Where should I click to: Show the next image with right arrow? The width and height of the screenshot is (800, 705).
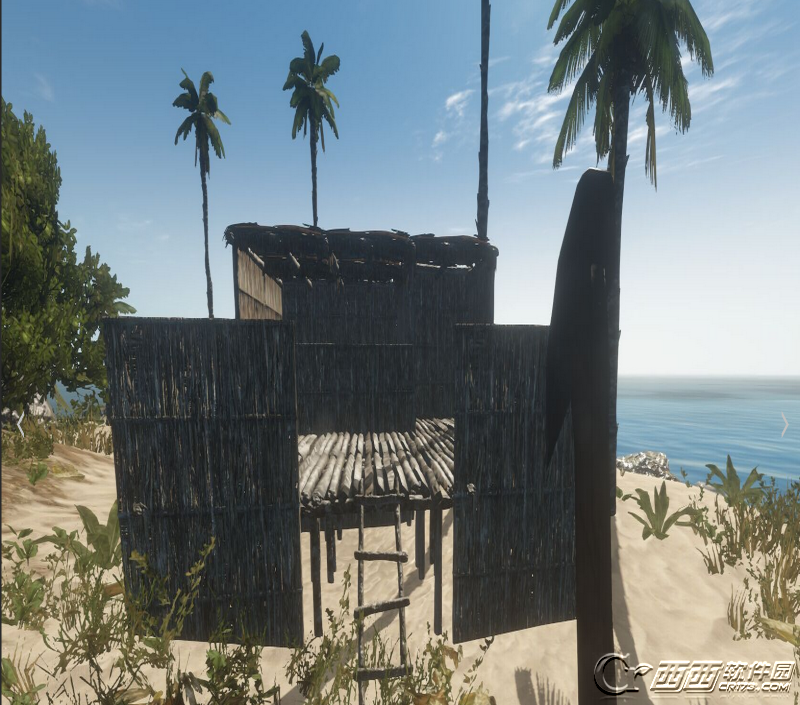[784, 424]
